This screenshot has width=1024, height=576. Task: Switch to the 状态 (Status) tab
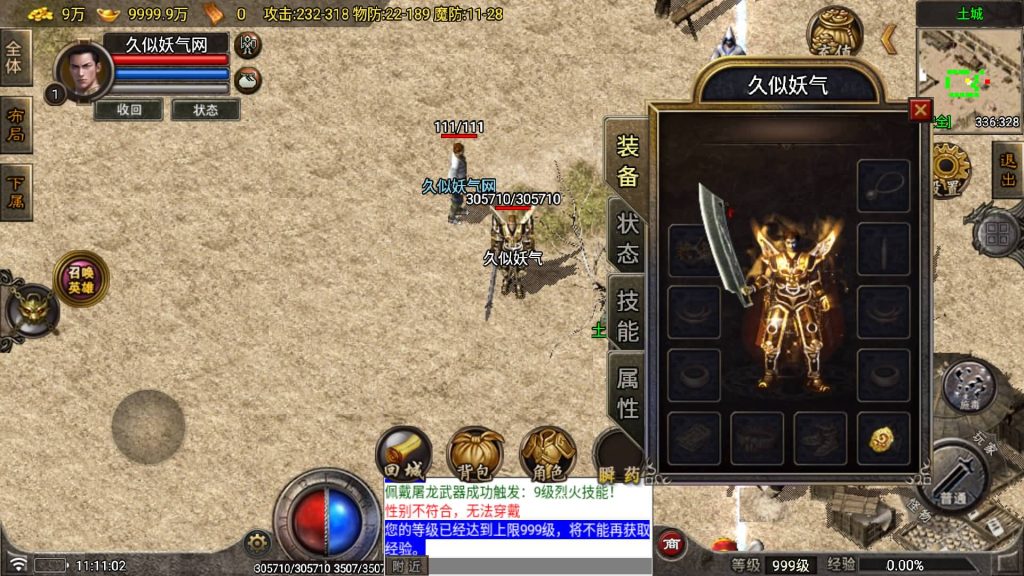[627, 237]
